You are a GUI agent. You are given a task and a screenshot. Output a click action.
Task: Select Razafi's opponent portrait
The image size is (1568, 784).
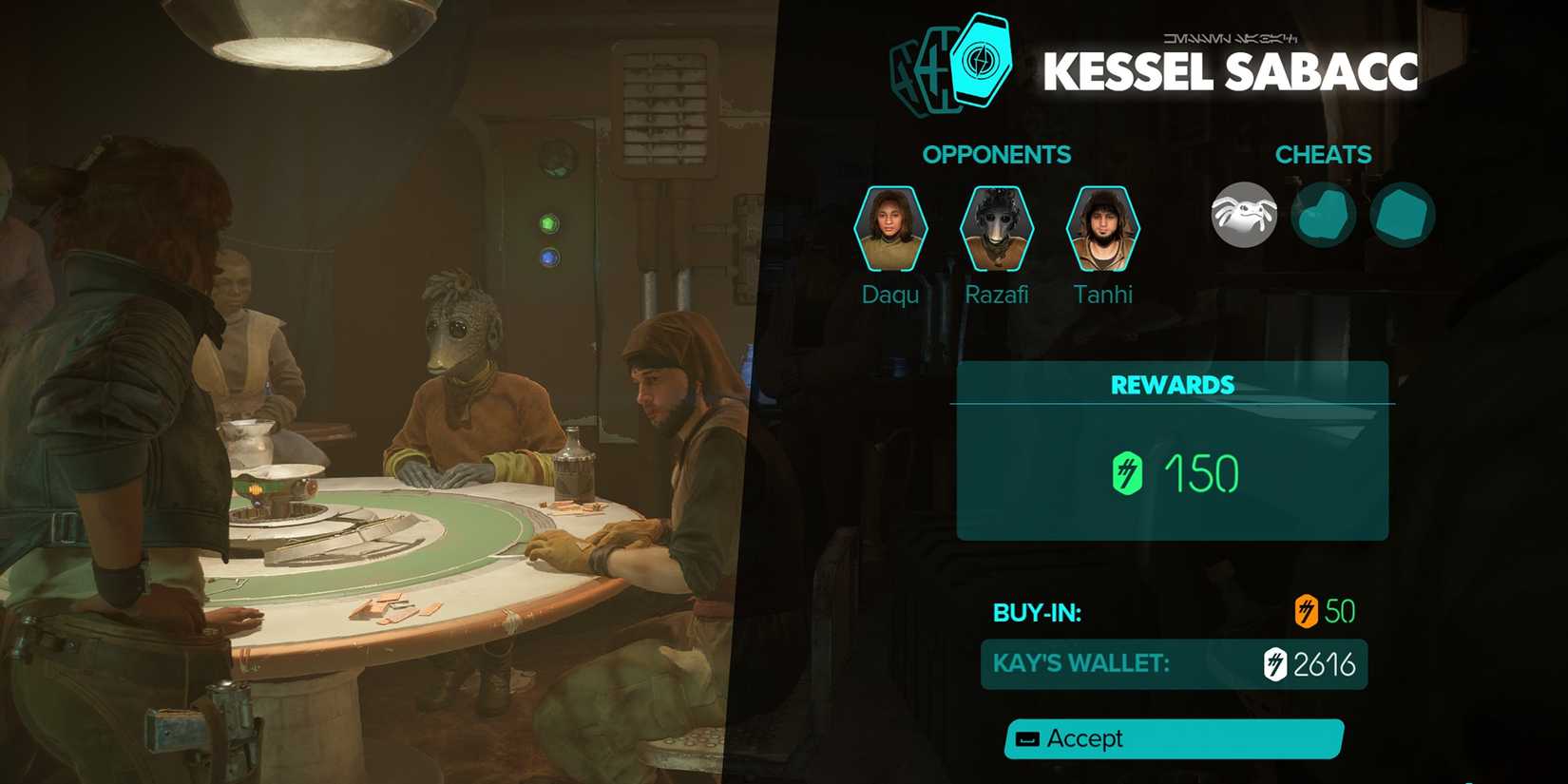[997, 226]
